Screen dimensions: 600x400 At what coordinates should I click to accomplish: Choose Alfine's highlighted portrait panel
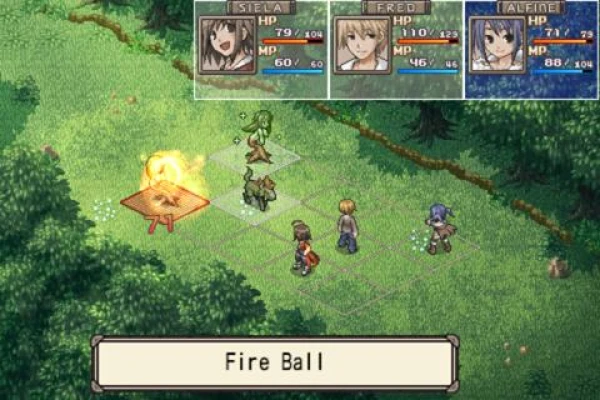pyautogui.click(x=530, y=50)
